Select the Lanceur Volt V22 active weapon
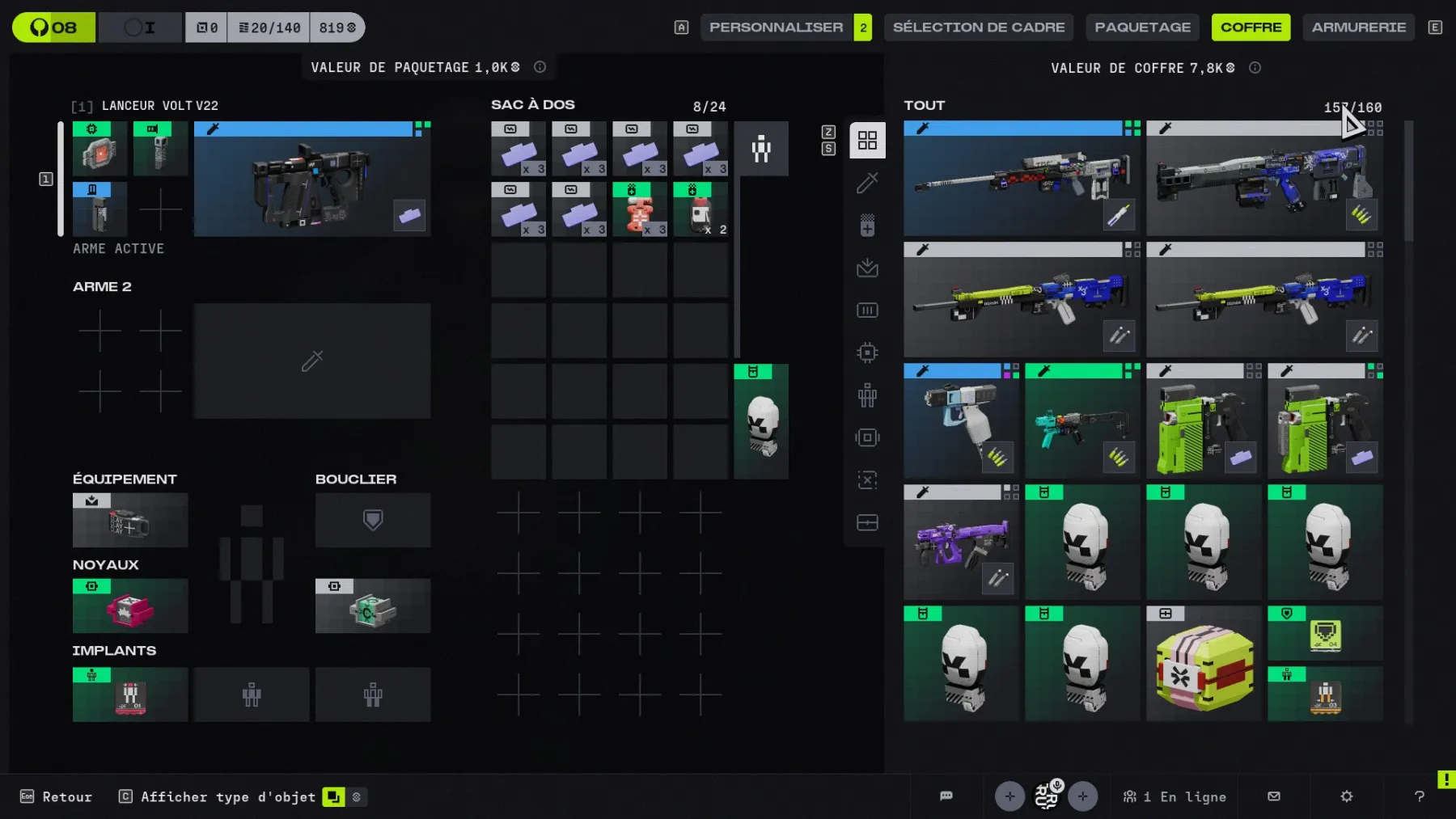This screenshot has height=819, width=1456. [x=311, y=179]
